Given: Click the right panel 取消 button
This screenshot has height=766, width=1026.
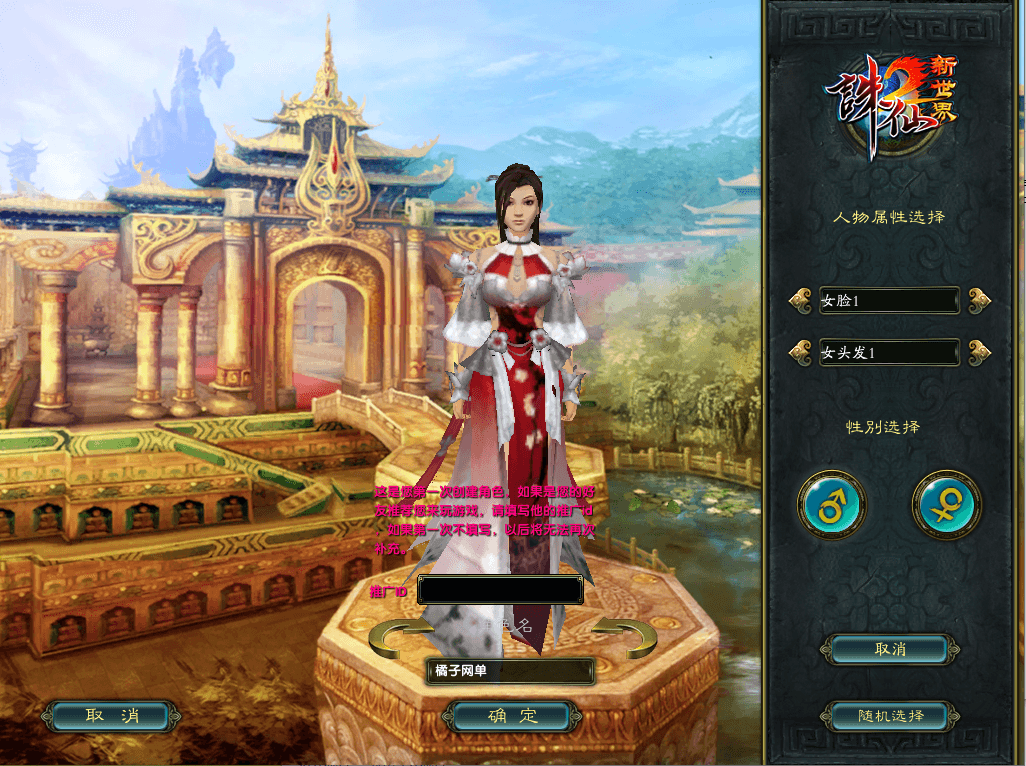Looking at the screenshot, I should click(x=889, y=649).
